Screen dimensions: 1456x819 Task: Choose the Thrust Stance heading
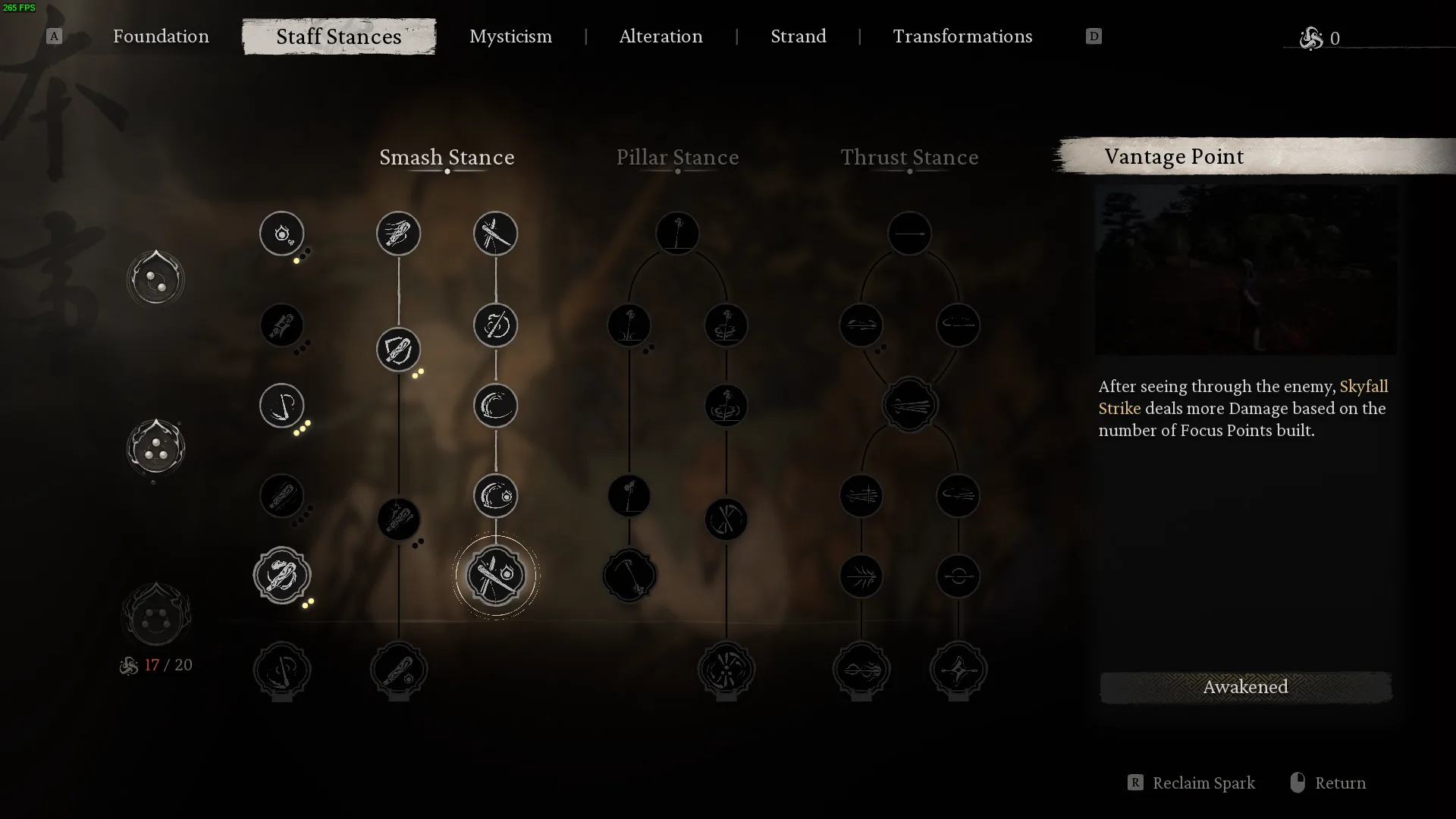click(x=909, y=157)
